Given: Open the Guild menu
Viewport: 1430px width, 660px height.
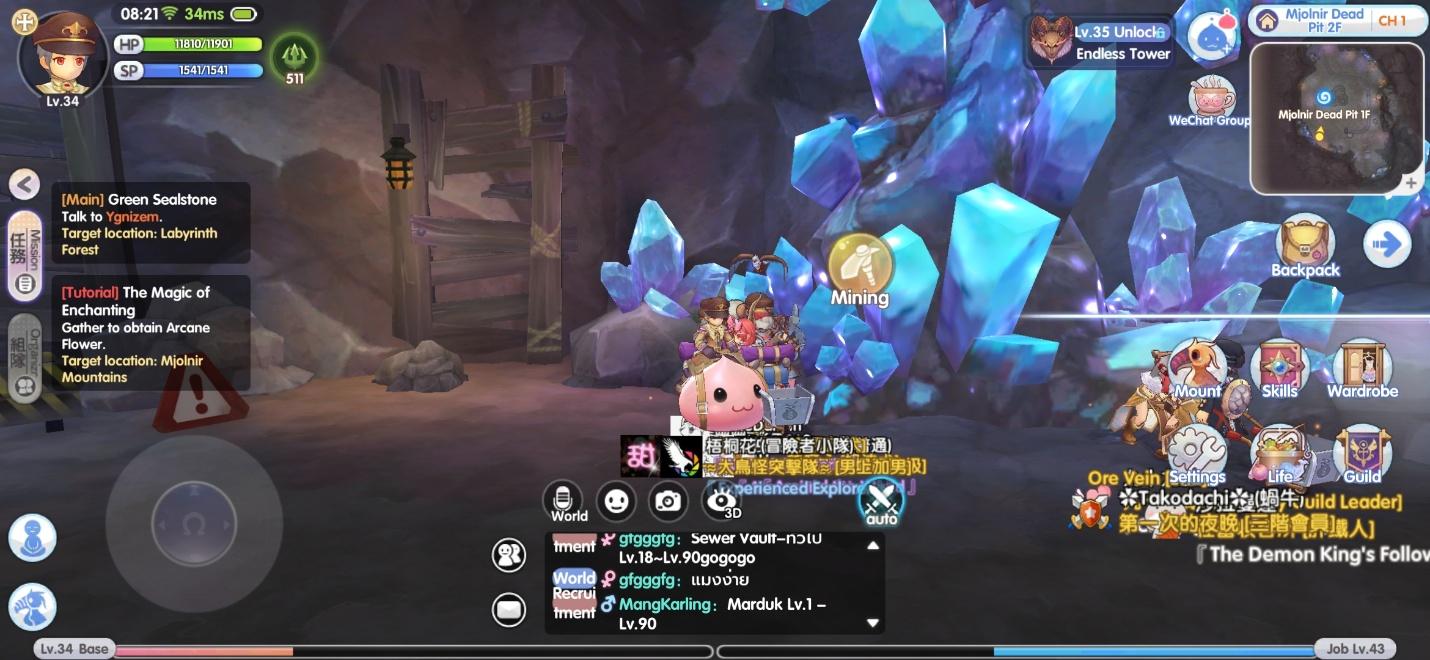Looking at the screenshot, I should [x=1362, y=455].
